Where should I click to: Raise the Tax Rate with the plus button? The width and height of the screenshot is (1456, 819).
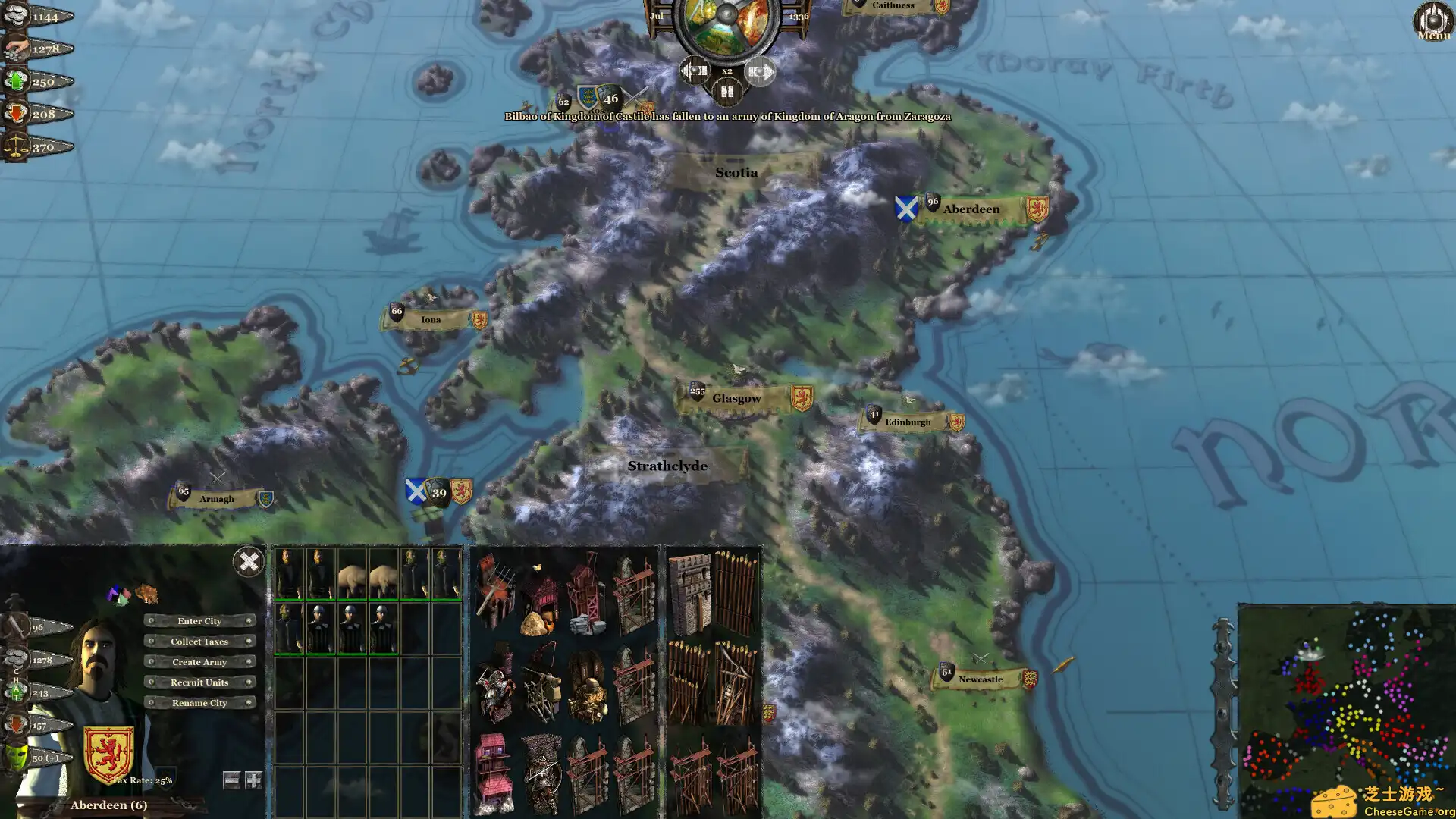coord(253,780)
